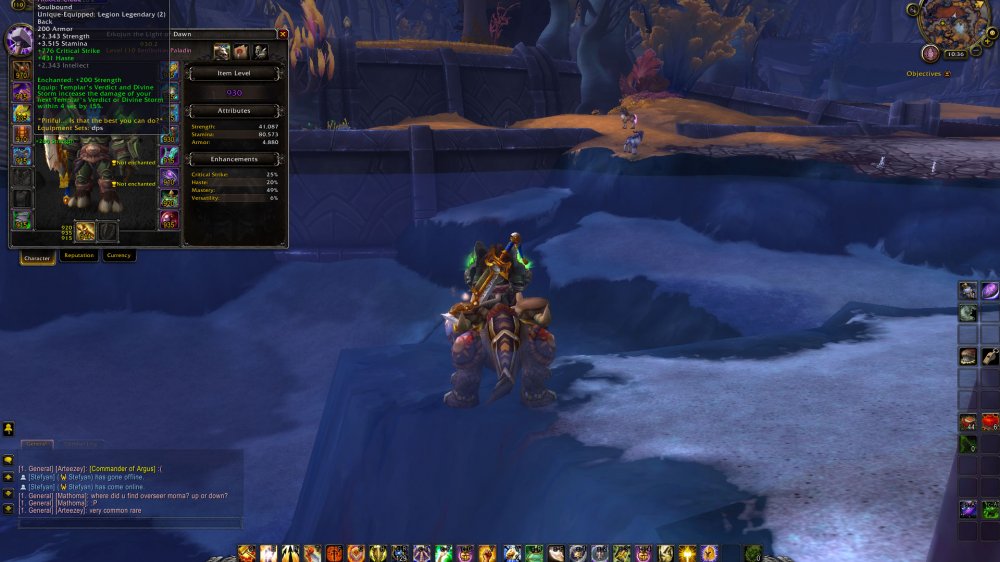Screen dimensions: 1000x562
Task: Select the Character tab
Action: tap(37, 258)
